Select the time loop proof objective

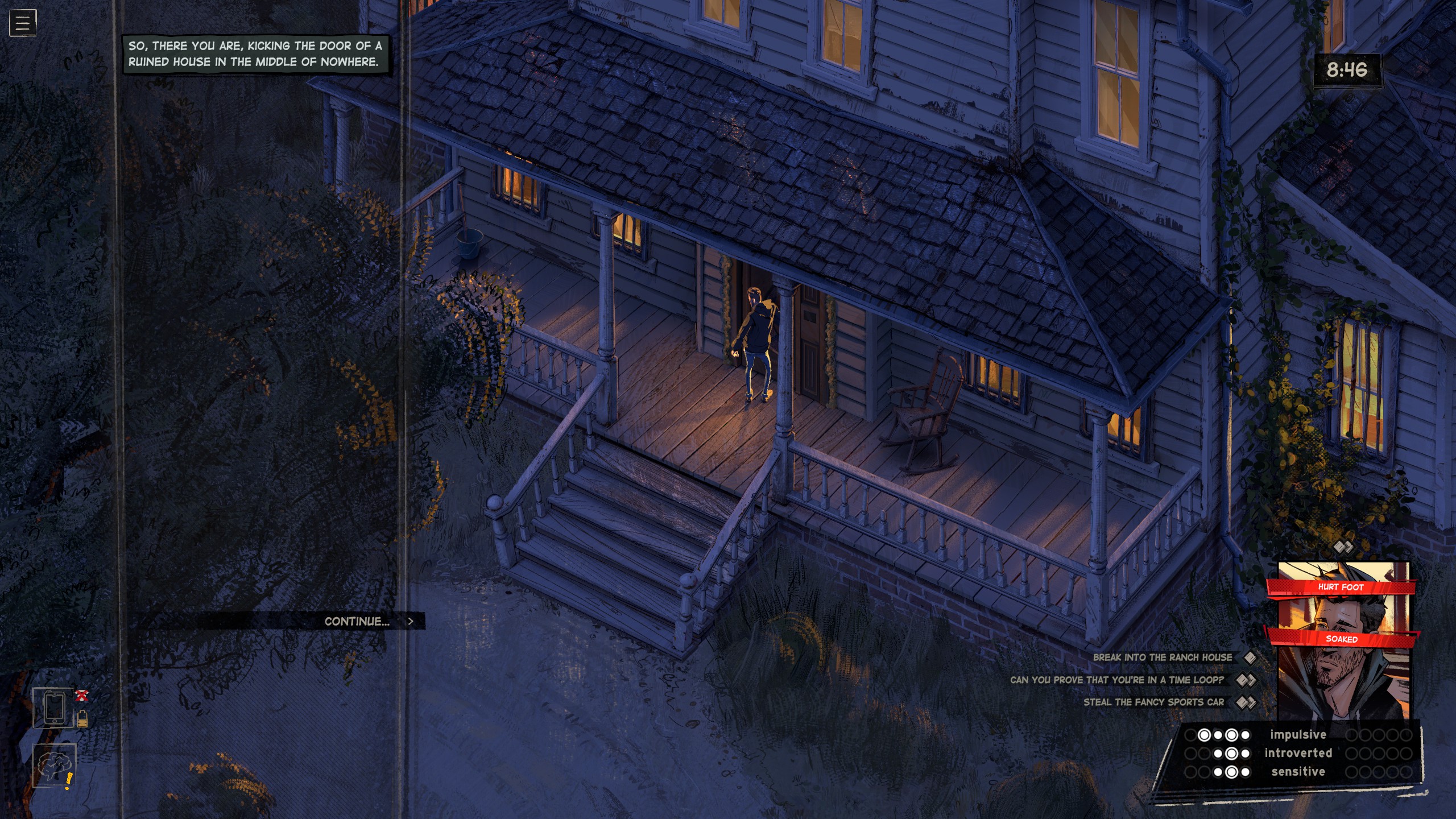click(x=1116, y=680)
